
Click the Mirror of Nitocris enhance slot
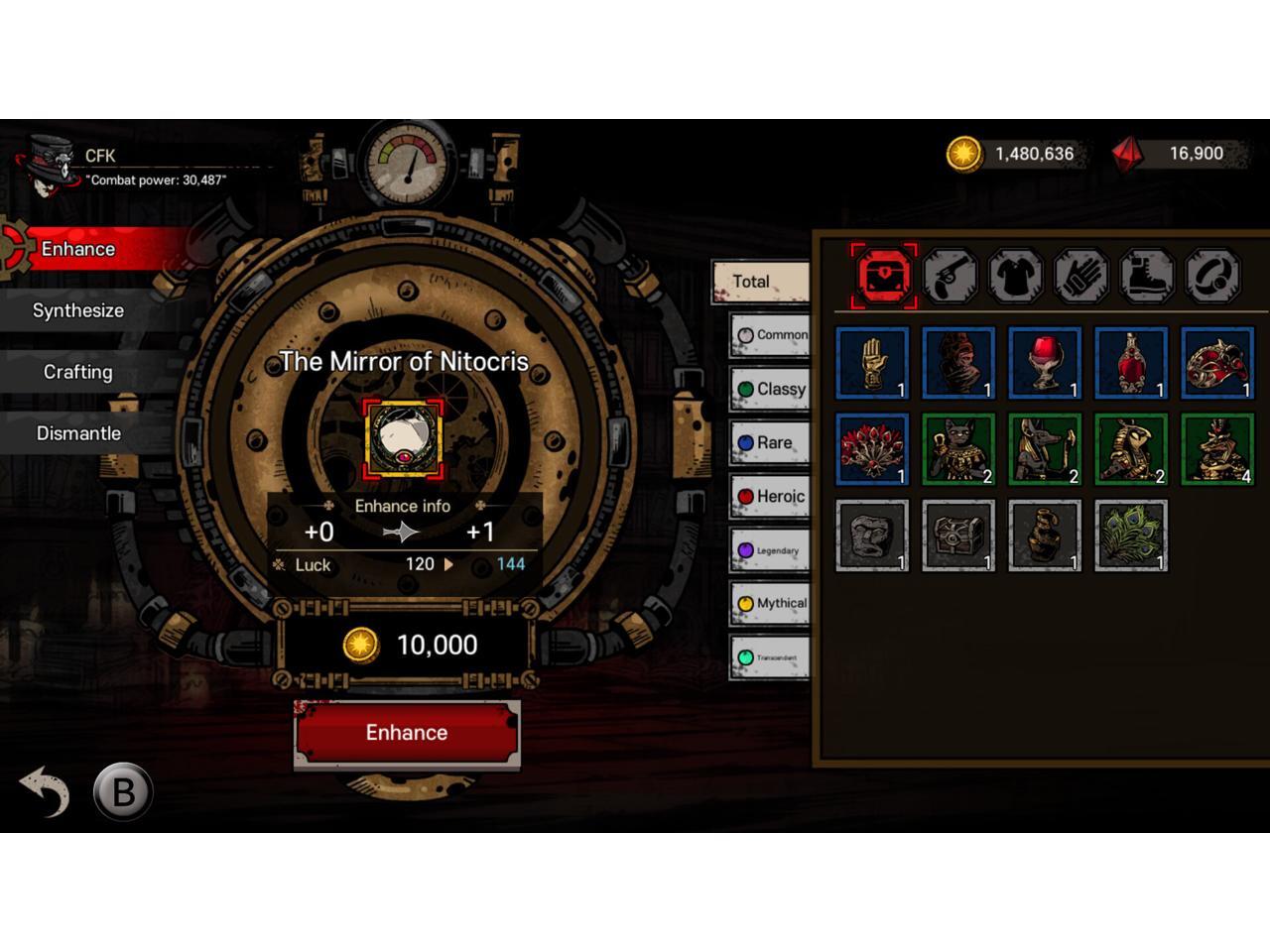tap(403, 440)
